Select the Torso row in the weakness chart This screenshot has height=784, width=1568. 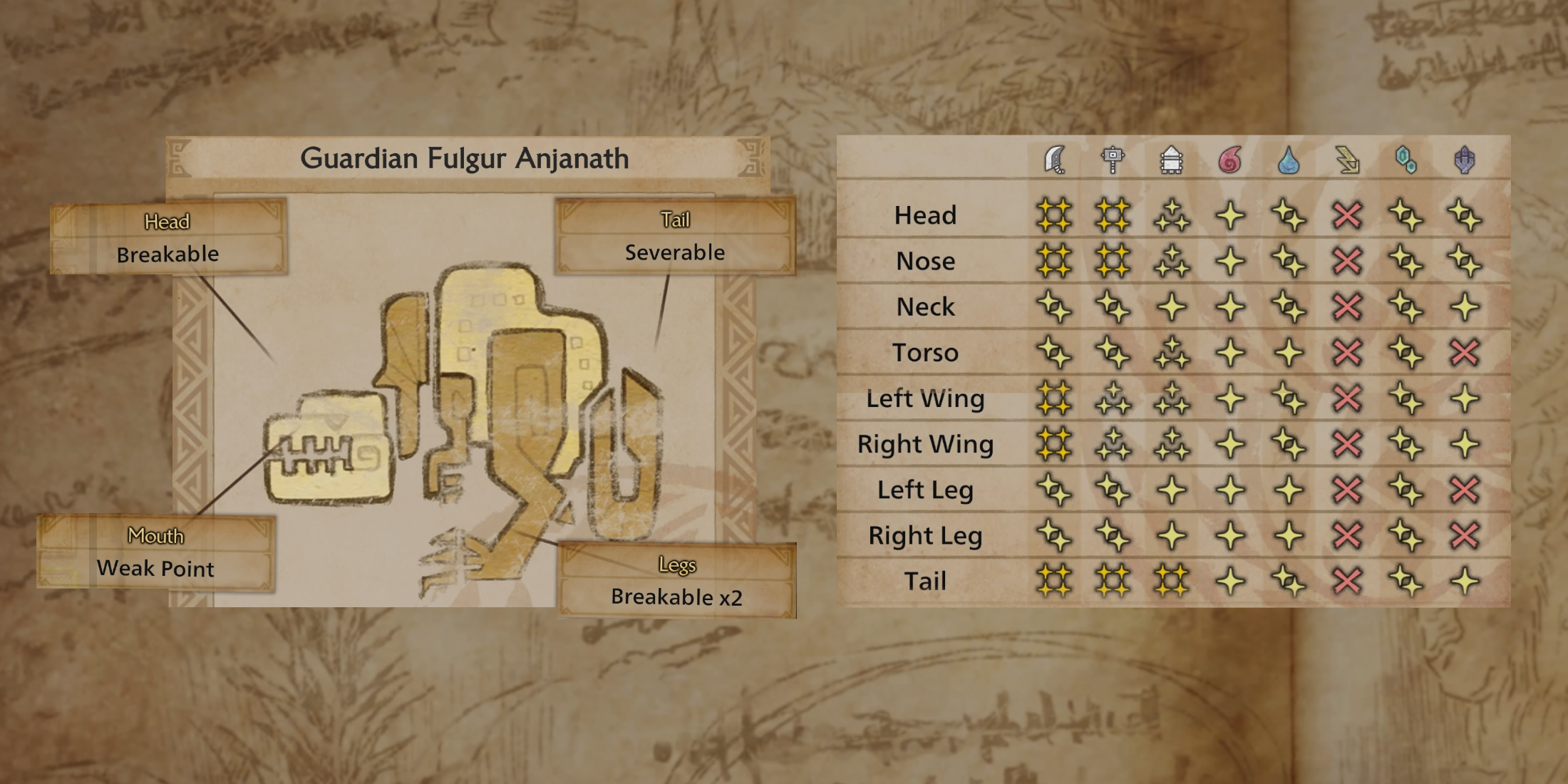pyautogui.click(x=927, y=352)
